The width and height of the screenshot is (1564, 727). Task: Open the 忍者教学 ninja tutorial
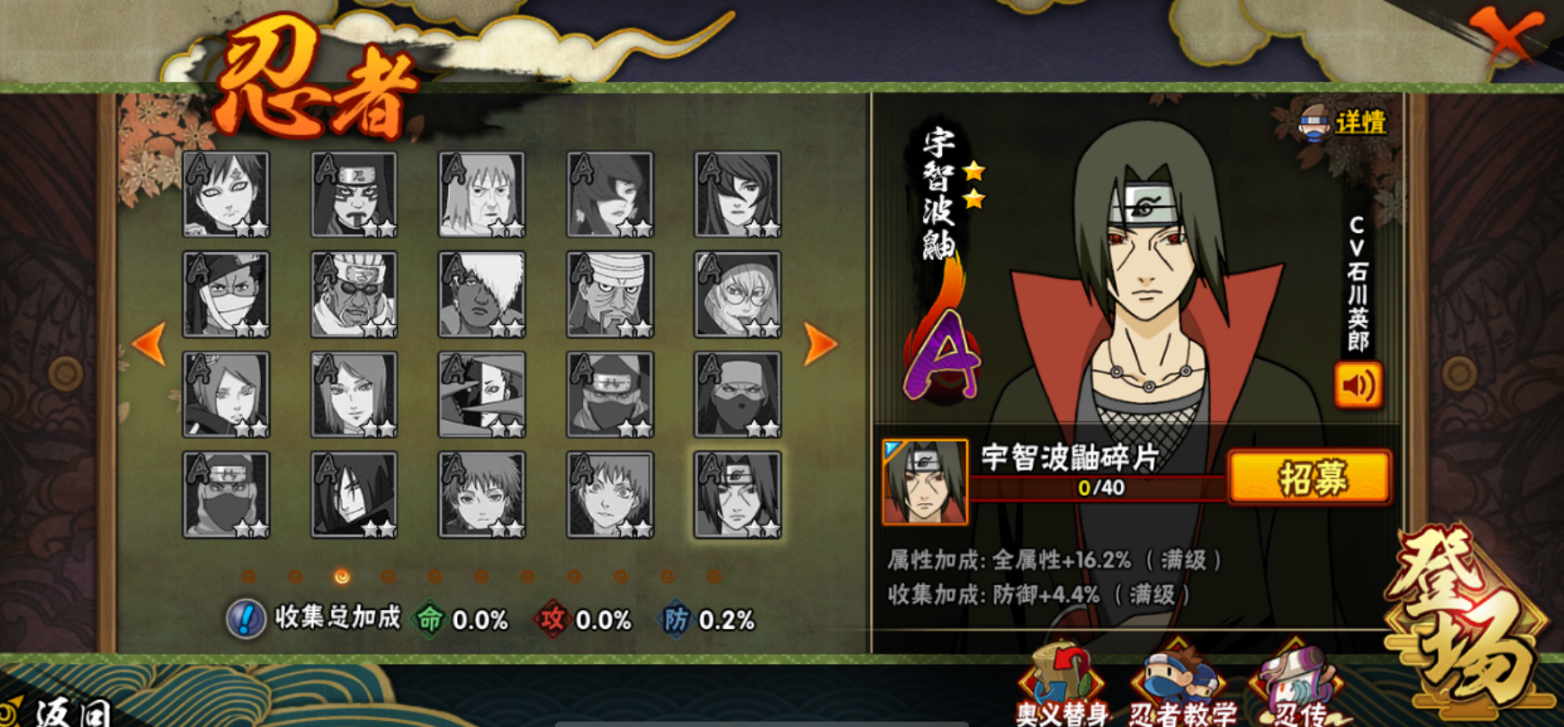pyautogui.click(x=1182, y=688)
